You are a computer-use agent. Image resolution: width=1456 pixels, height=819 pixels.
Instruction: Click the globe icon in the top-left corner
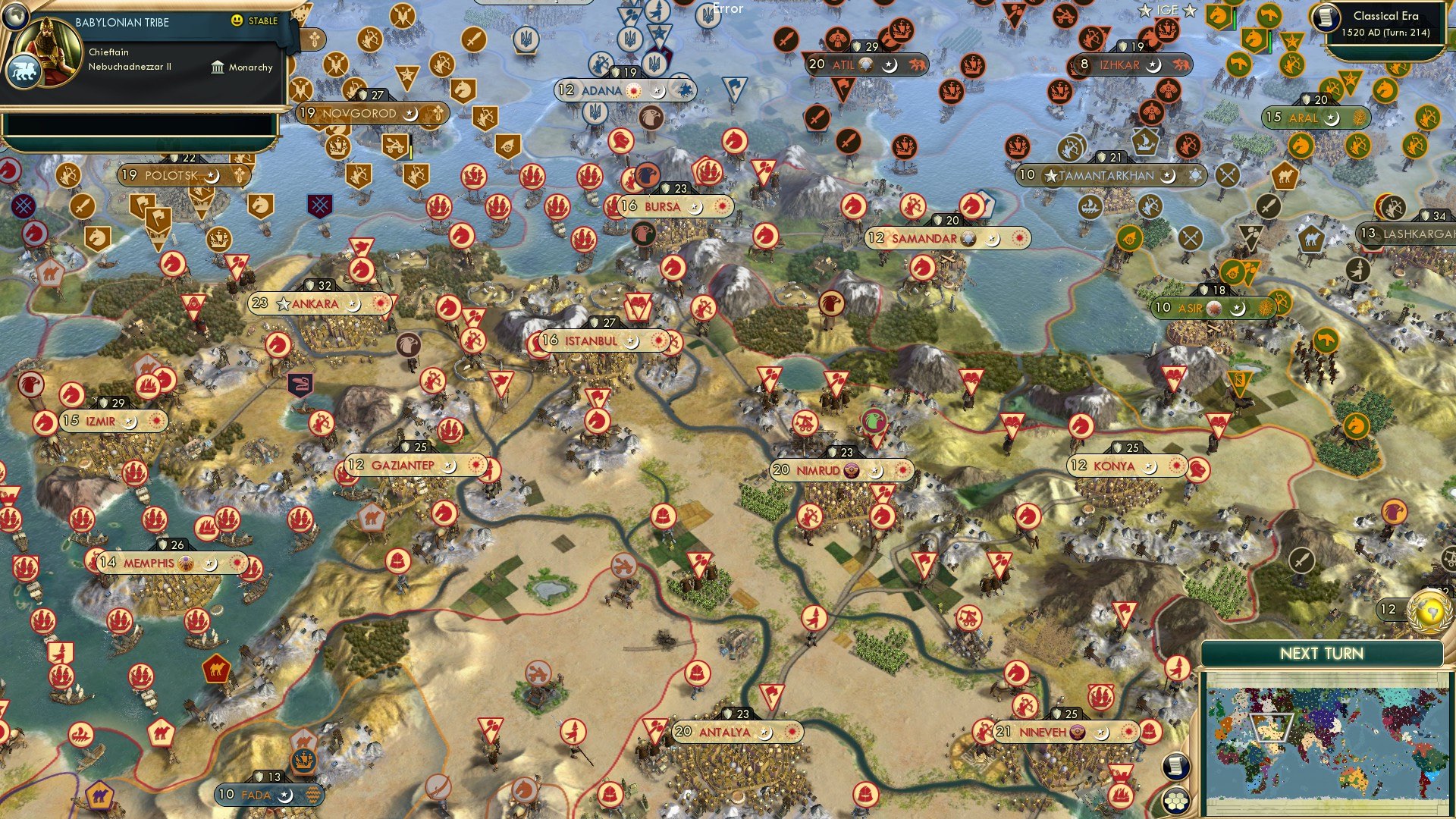click(15, 17)
